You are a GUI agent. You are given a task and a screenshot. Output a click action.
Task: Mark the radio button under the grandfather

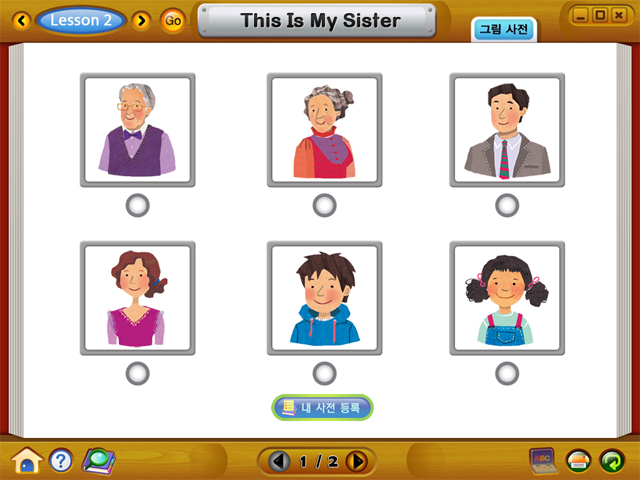point(138,206)
